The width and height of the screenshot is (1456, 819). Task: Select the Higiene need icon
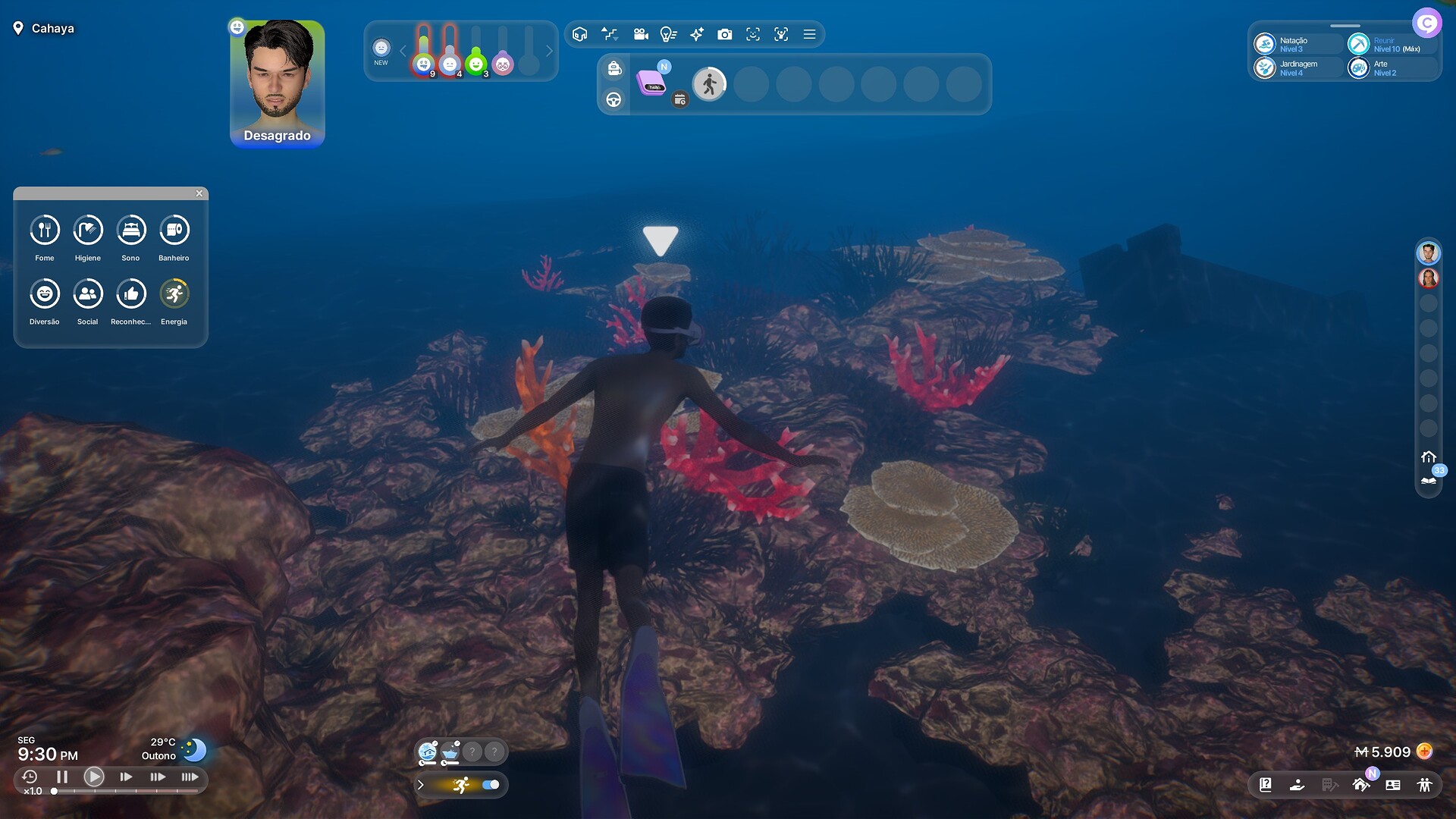coord(88,230)
